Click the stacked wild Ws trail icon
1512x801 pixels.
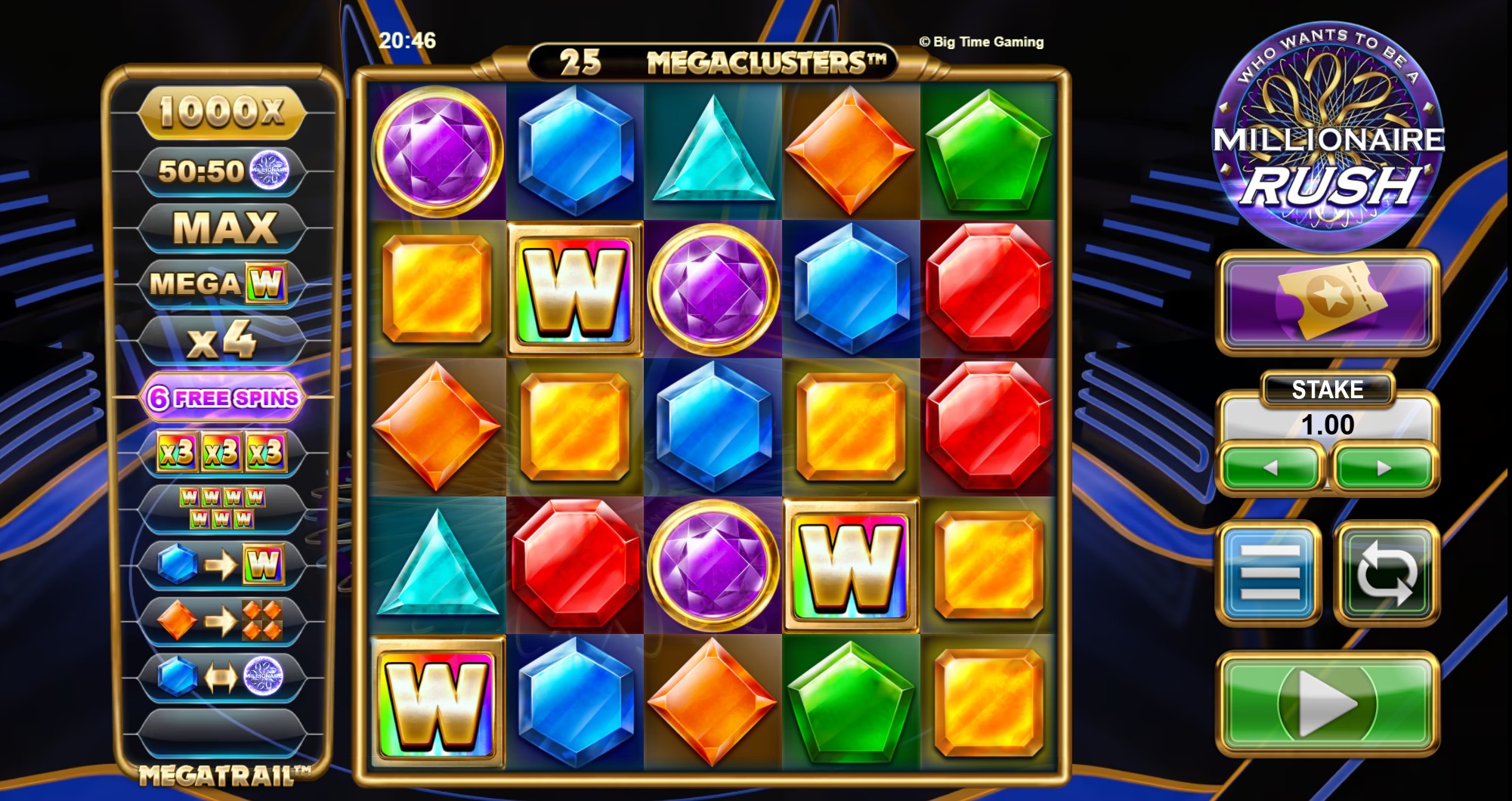pos(221,508)
